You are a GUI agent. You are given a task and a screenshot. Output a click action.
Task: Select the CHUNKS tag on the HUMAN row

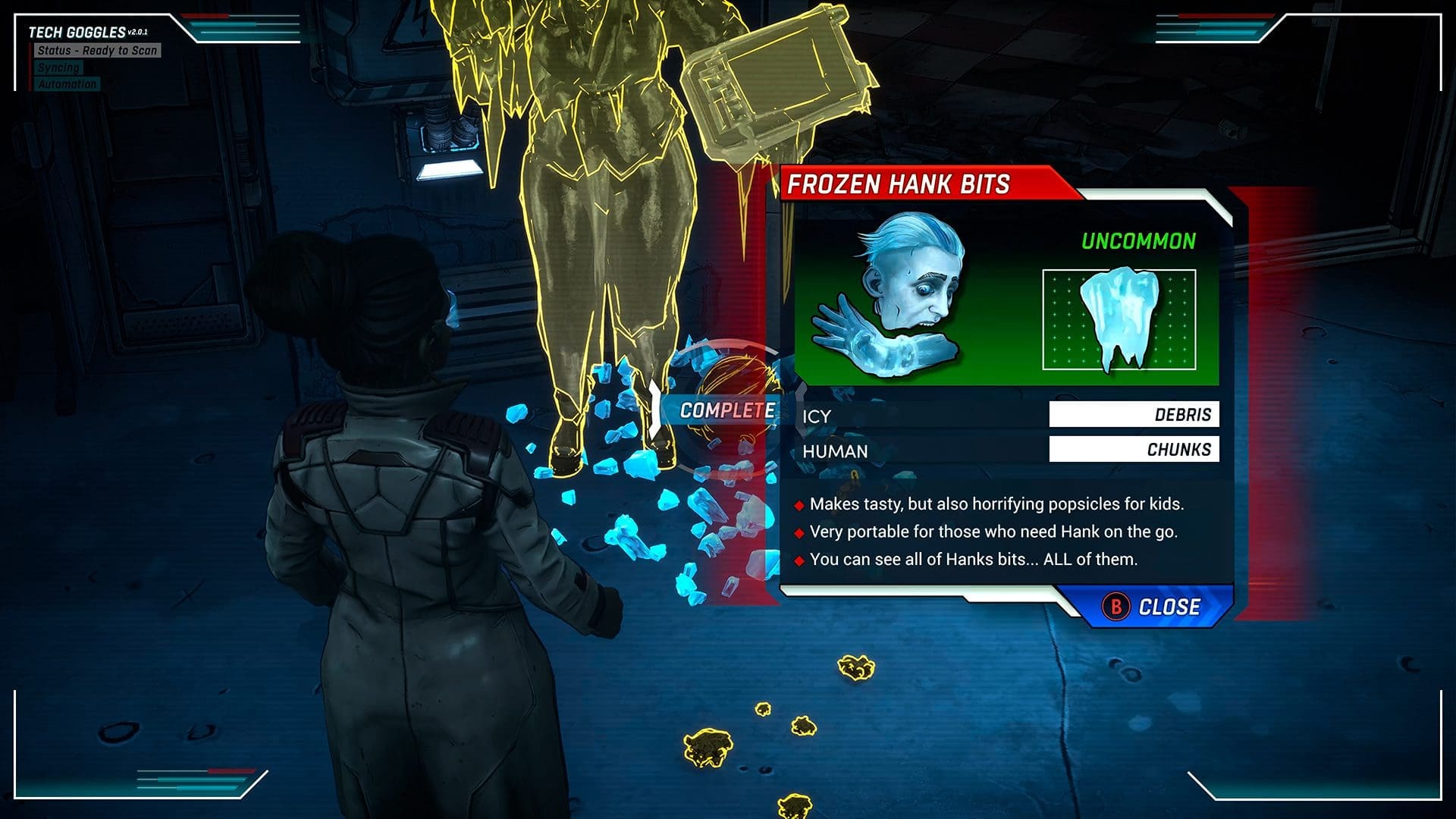1134,450
